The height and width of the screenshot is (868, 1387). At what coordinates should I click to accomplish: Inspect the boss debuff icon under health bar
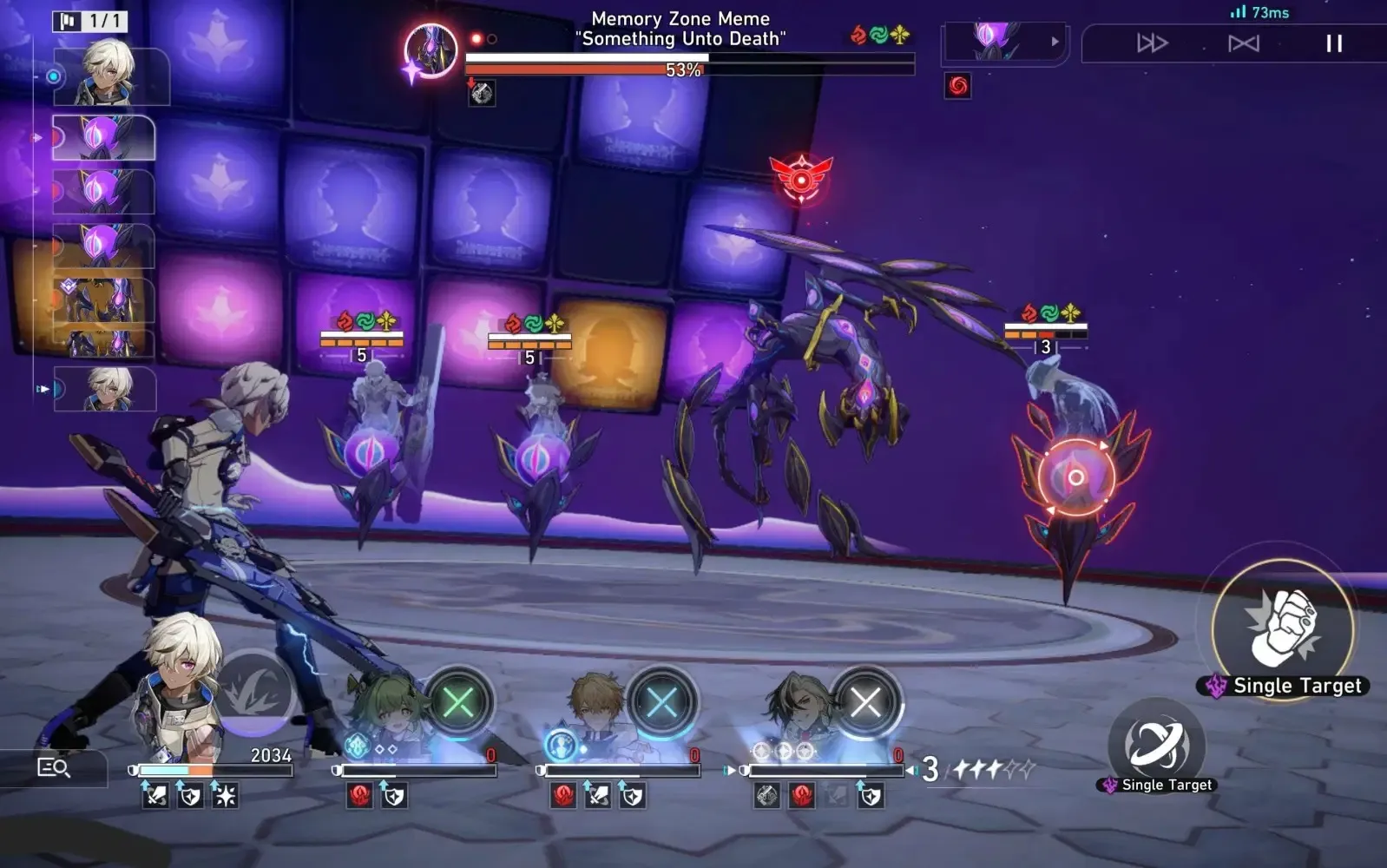click(x=482, y=93)
